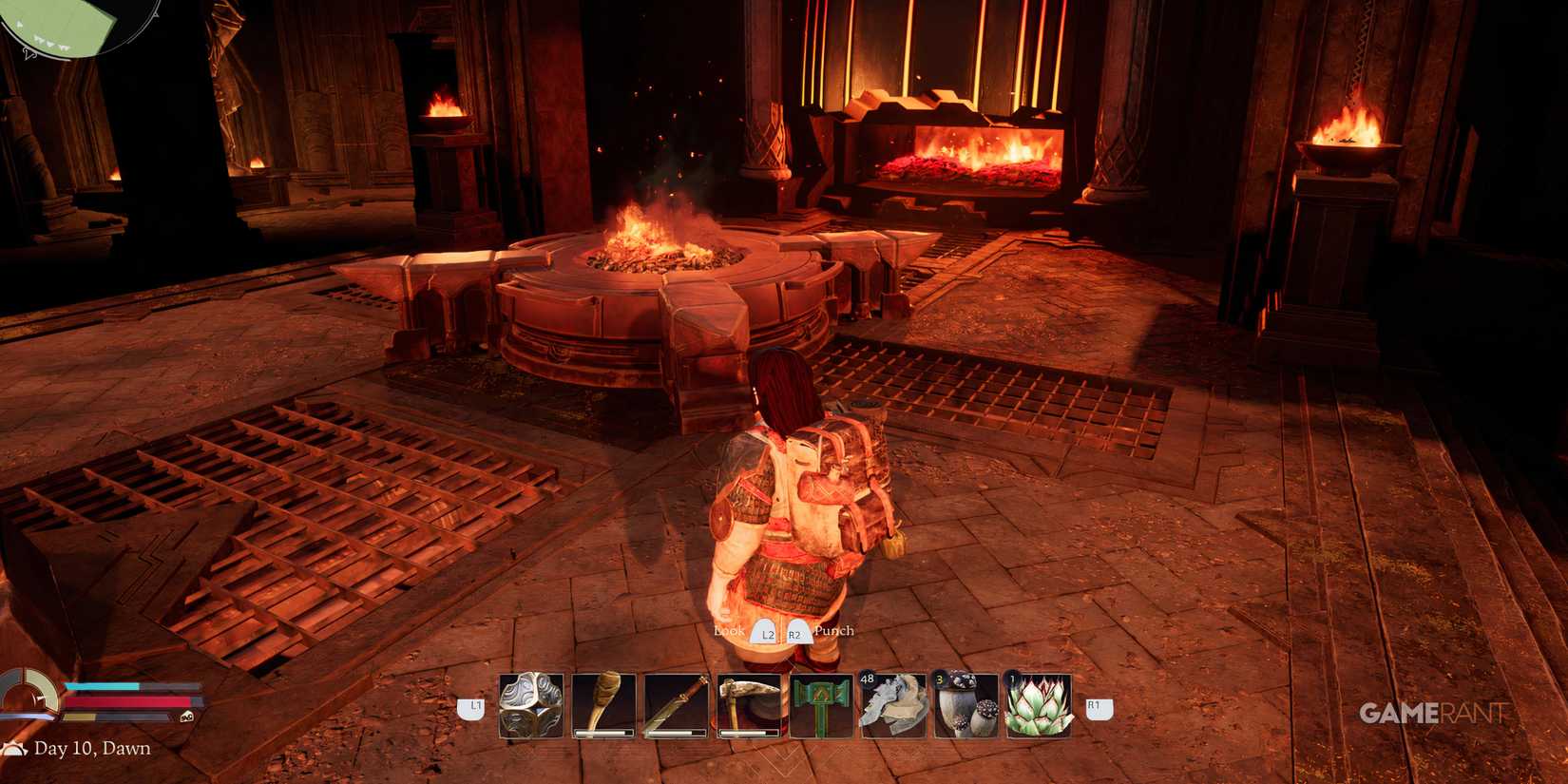Click the Day 10, Dawn label
The height and width of the screenshot is (784, 1568).
click(x=90, y=749)
